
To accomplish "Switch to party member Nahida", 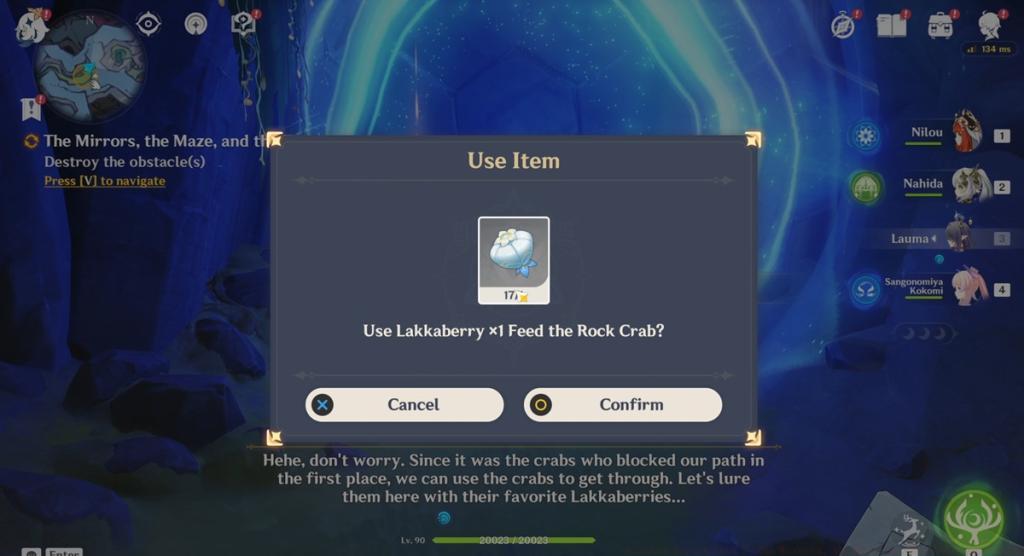I will tap(963, 186).
